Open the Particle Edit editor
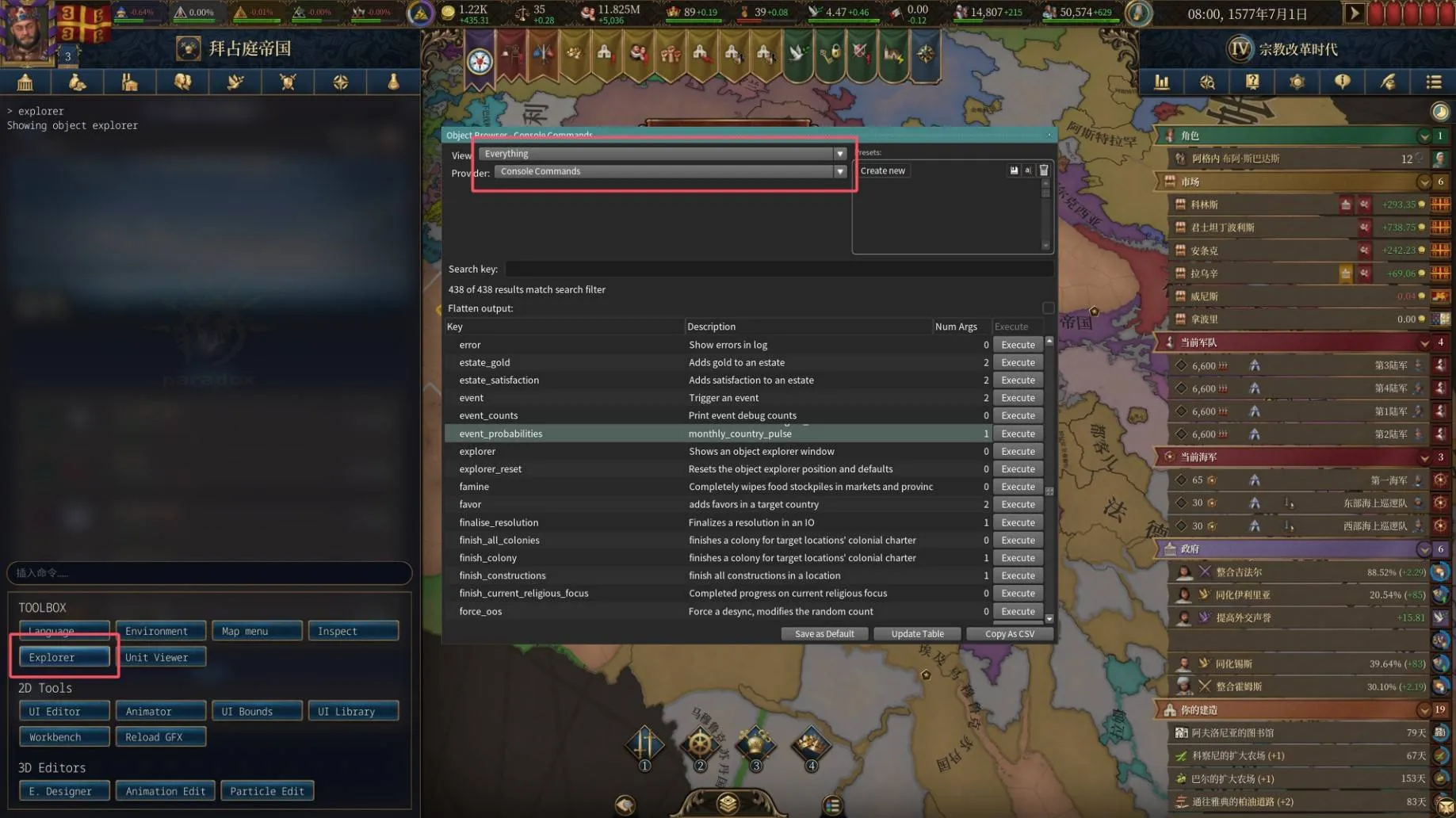This screenshot has height=818, width=1456. 267,791
